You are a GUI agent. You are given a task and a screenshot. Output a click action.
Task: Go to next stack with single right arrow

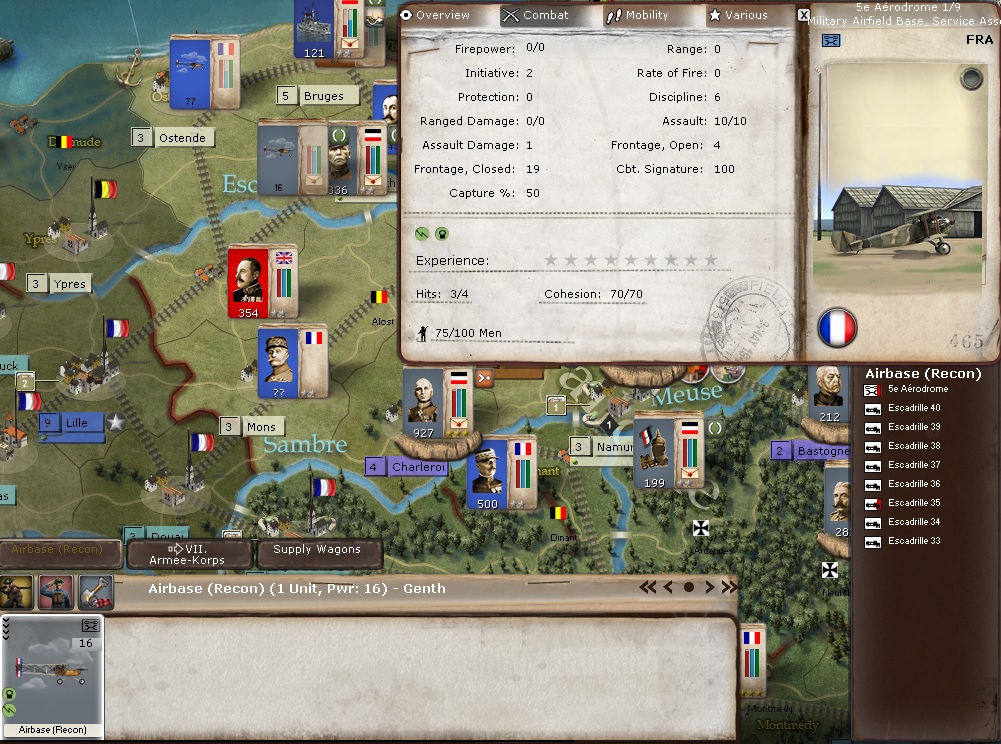pyautogui.click(x=710, y=587)
